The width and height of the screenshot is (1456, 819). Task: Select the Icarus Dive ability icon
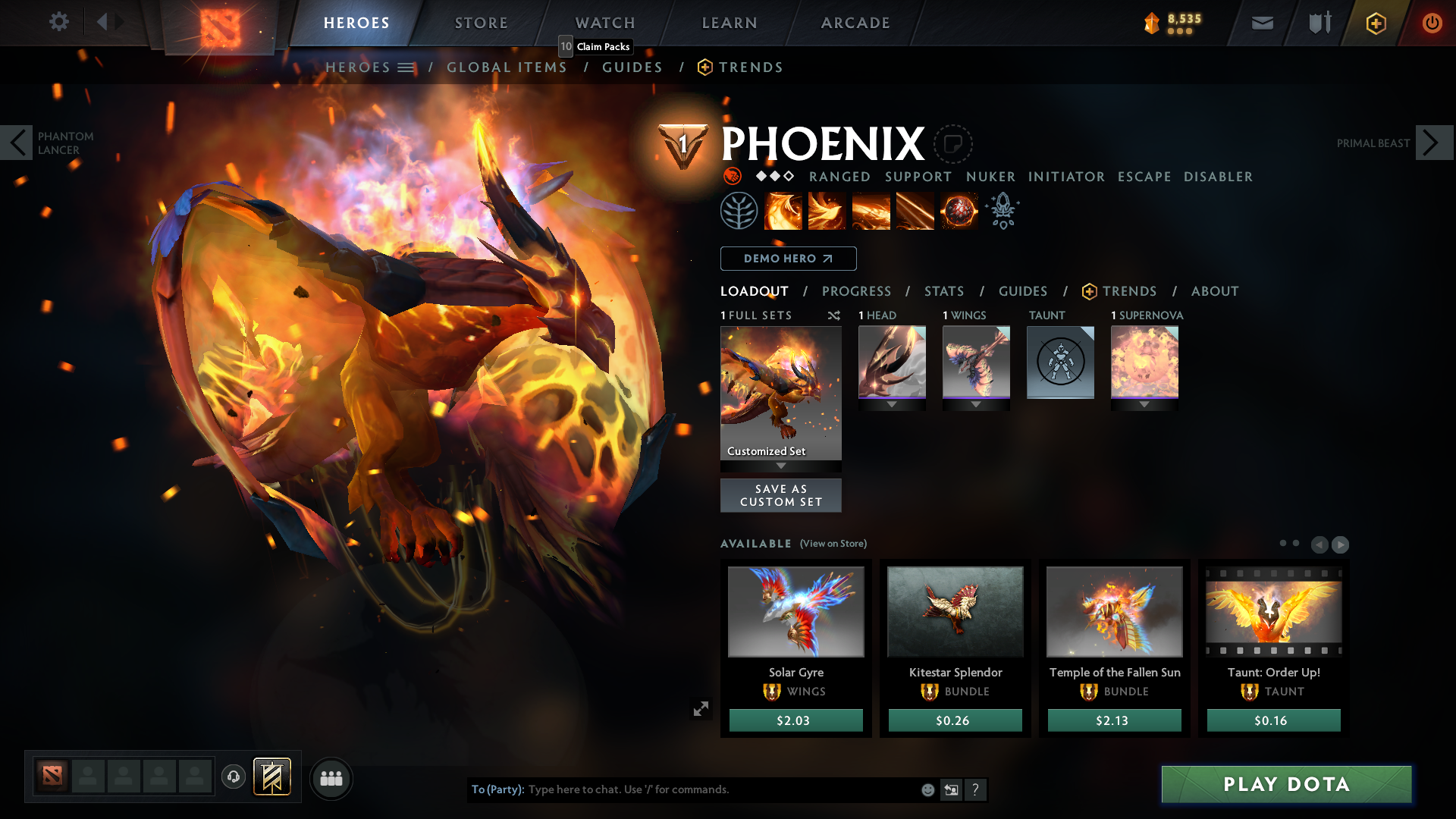[783, 210]
